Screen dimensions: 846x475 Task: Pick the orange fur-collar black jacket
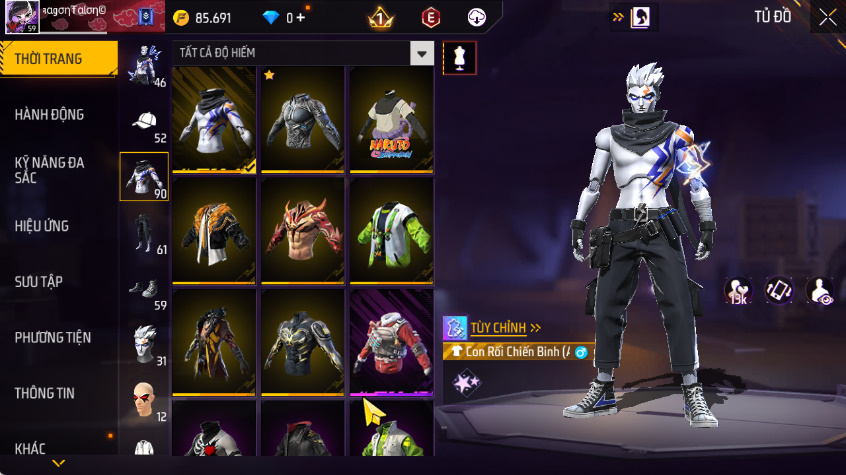(215, 231)
